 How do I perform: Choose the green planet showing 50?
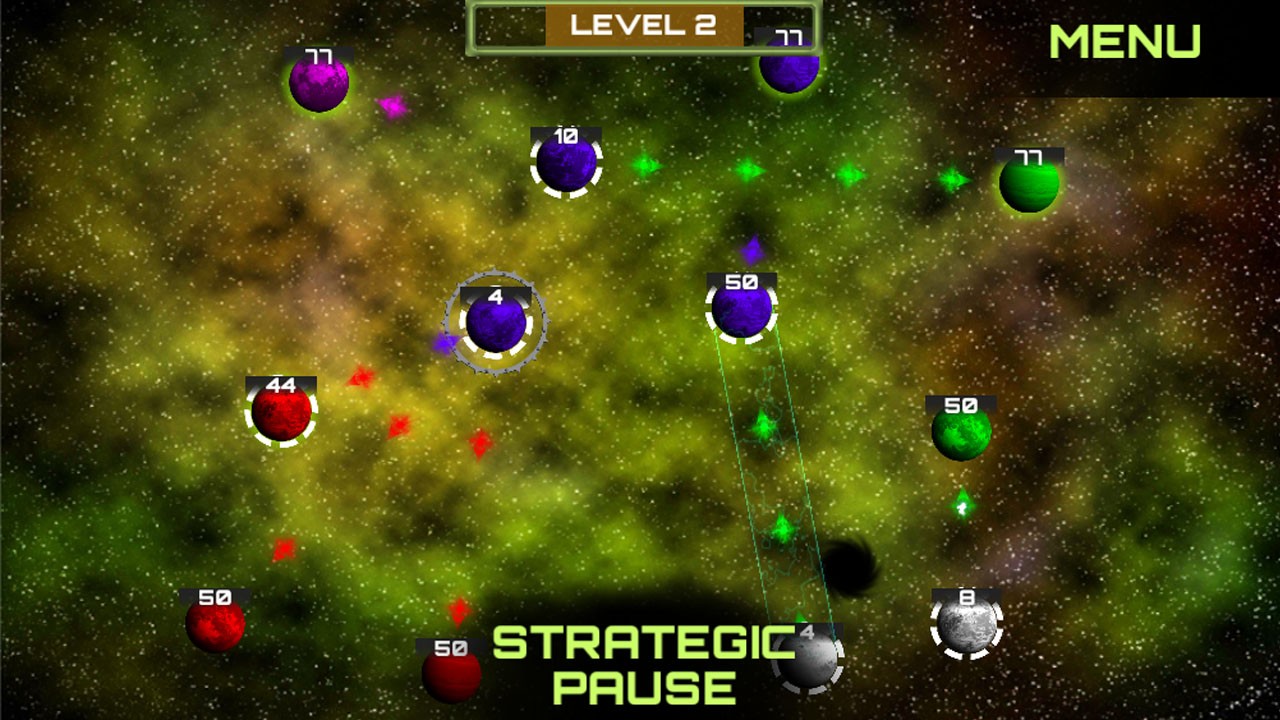coord(961,432)
